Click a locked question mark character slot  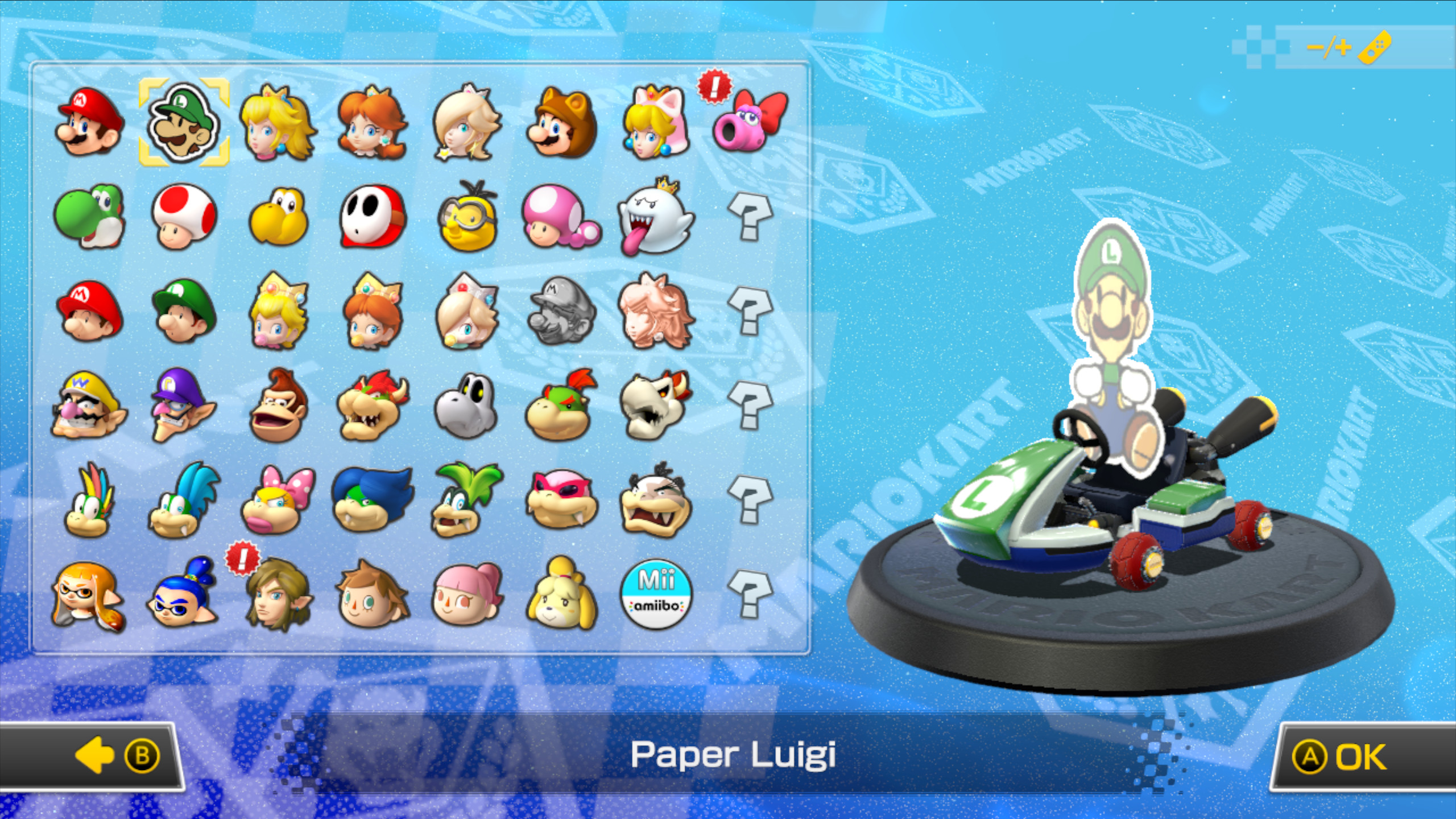coord(751,219)
